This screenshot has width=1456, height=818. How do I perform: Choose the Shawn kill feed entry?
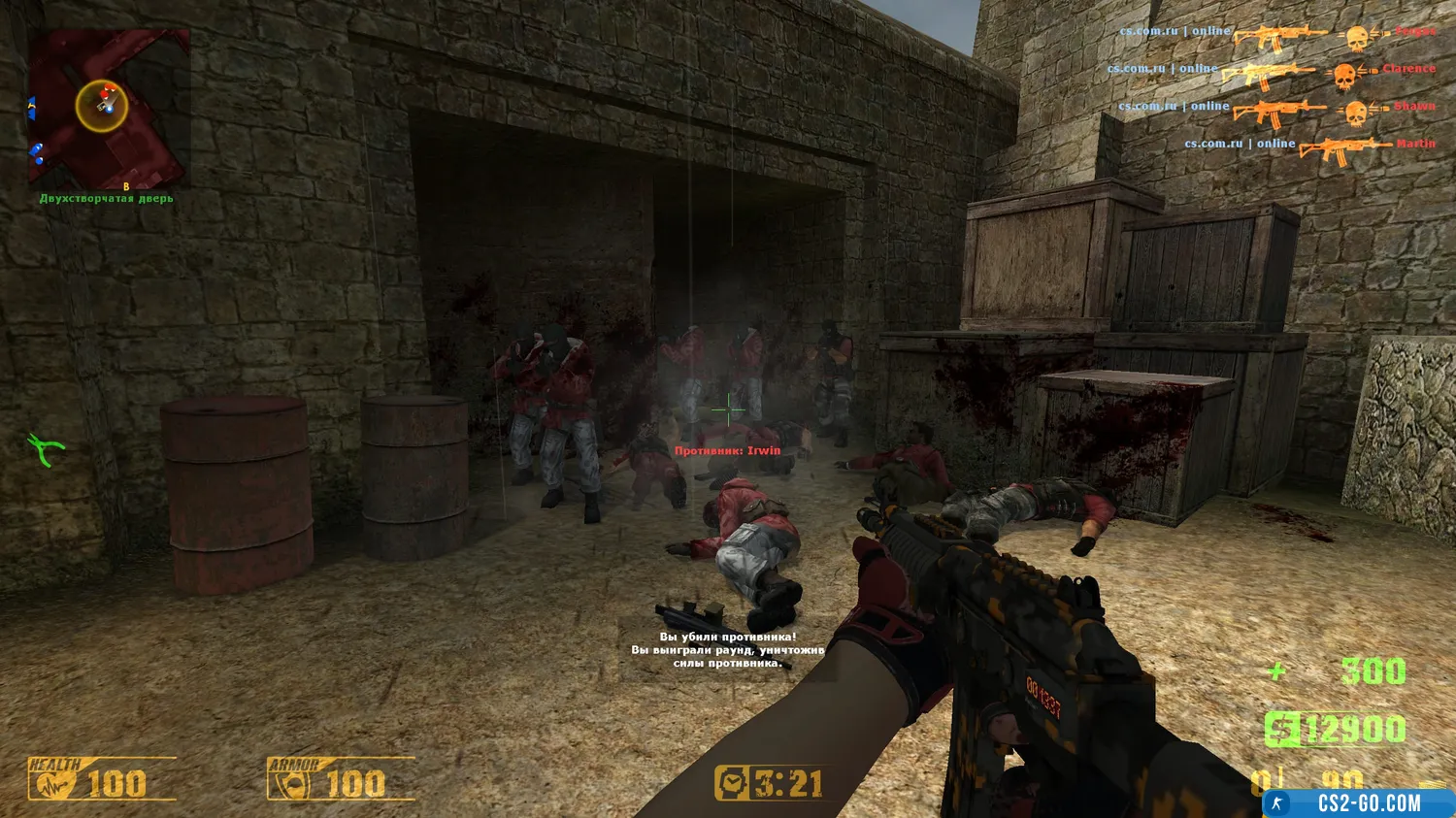point(1275,109)
